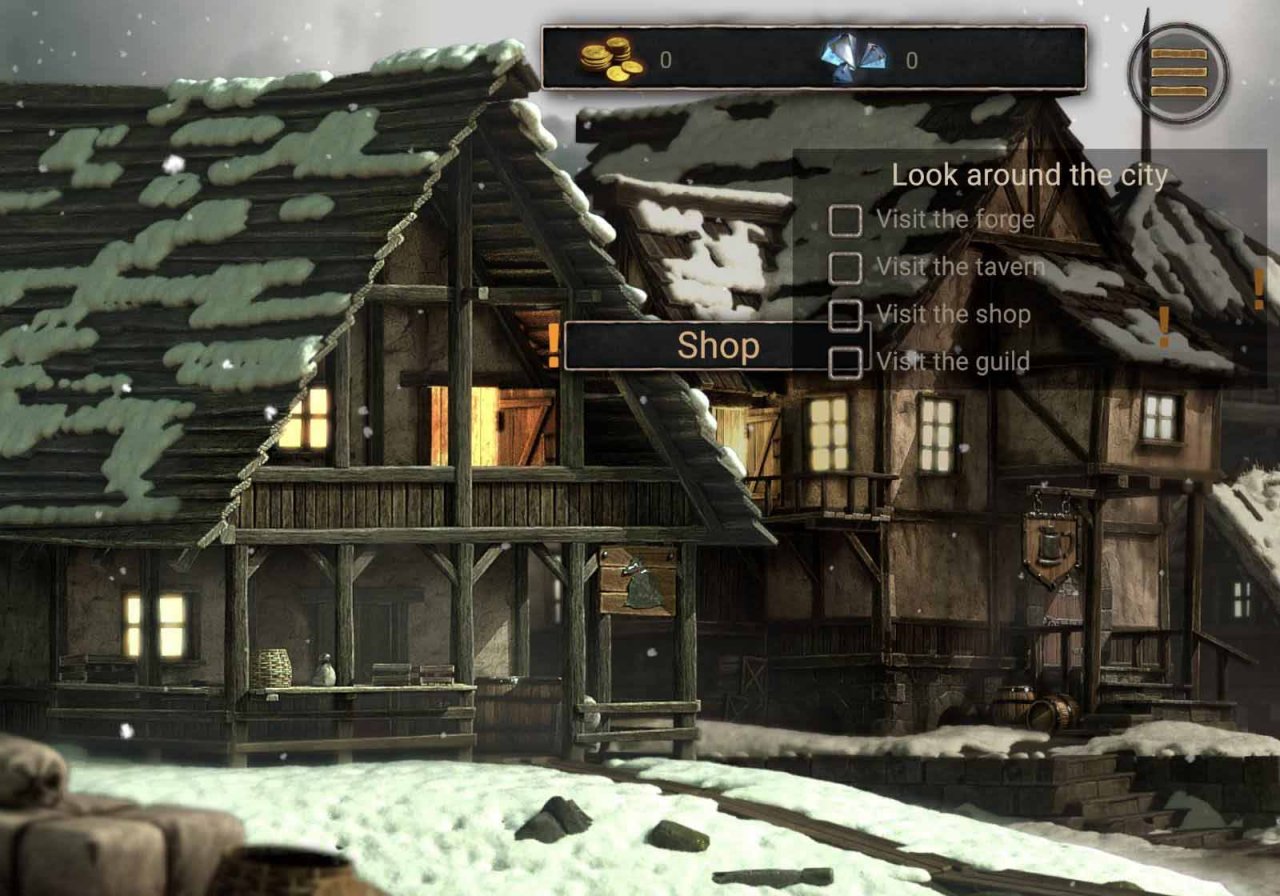Open the Shop building
The height and width of the screenshot is (896, 1280).
719,347
